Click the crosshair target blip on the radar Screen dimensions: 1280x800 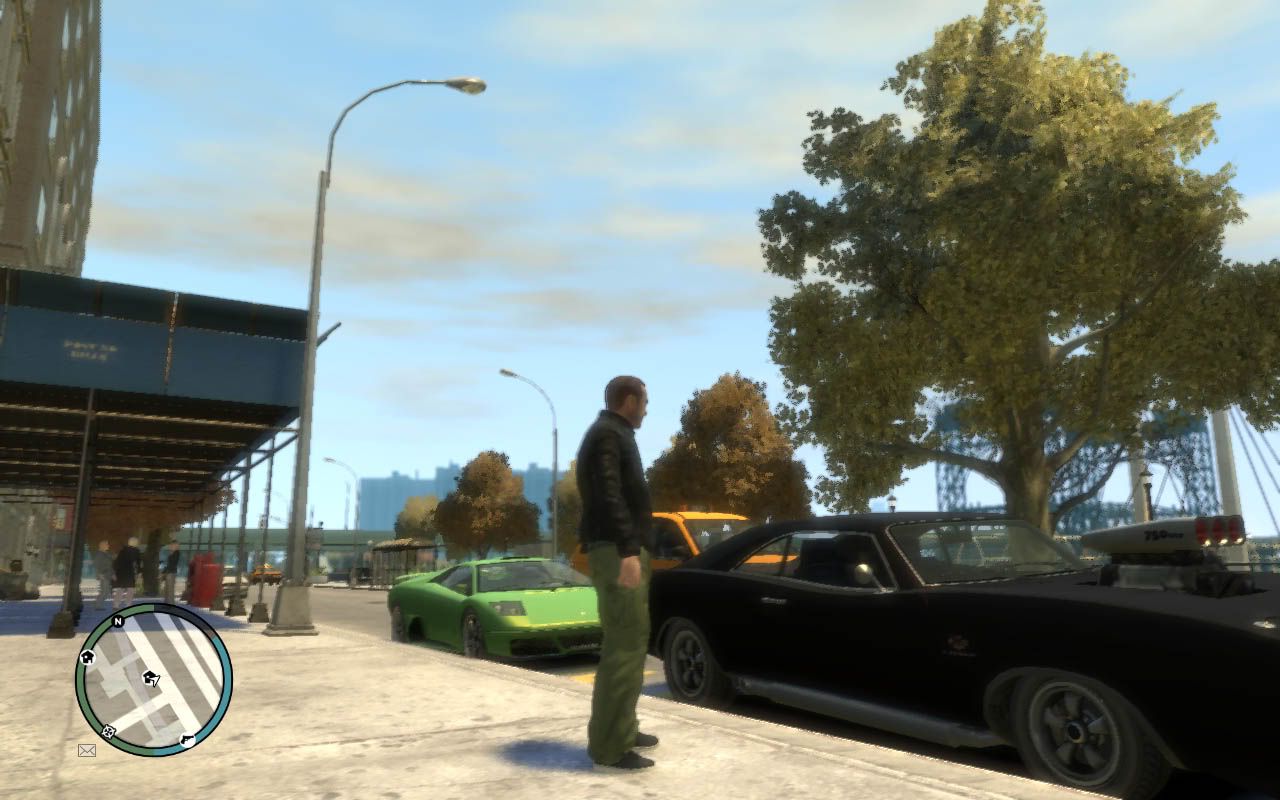click(108, 731)
